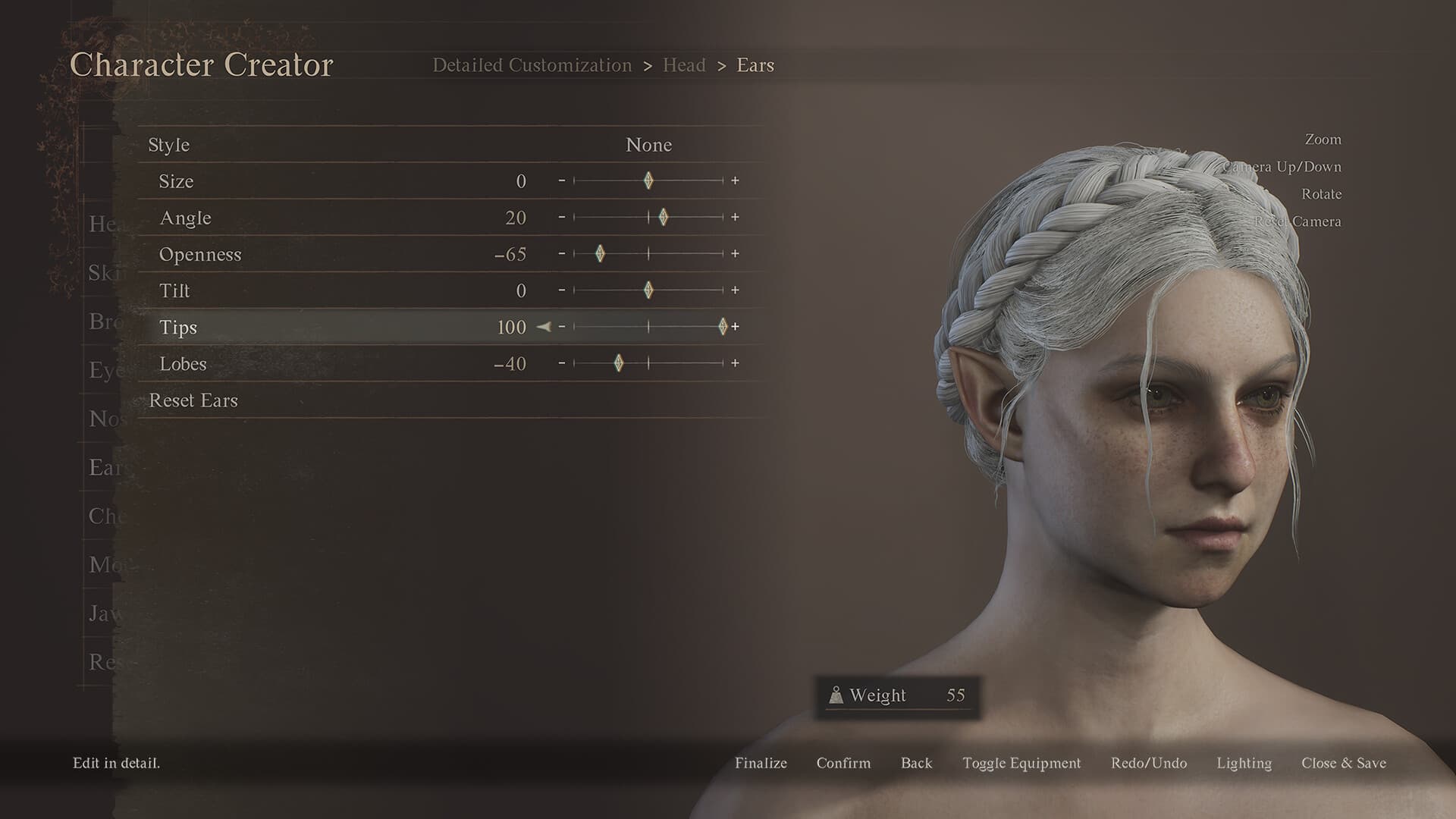
Task: Decrease Tilt using its minus icon
Action: [562, 290]
